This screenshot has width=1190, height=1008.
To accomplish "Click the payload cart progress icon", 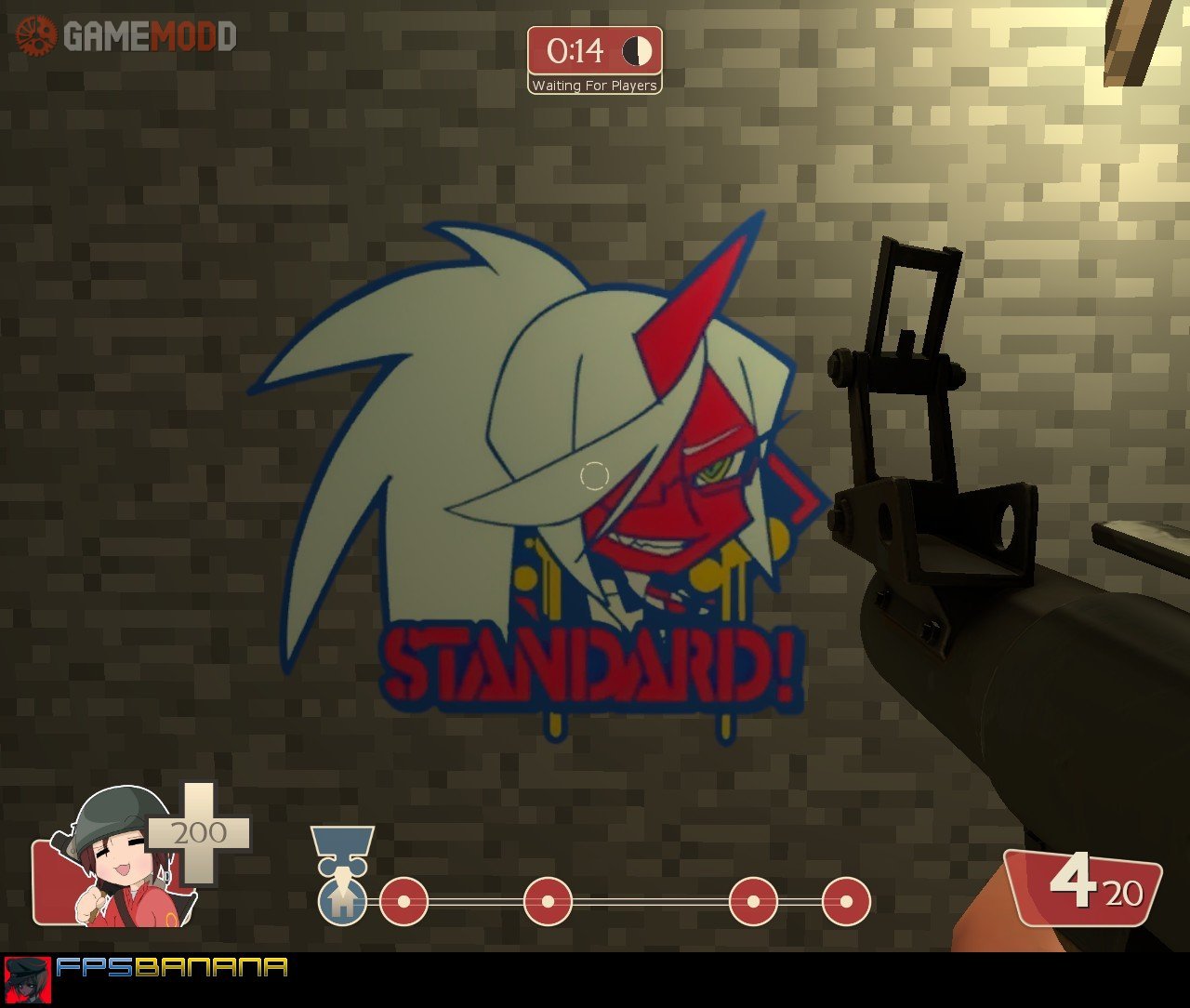I will [342, 900].
